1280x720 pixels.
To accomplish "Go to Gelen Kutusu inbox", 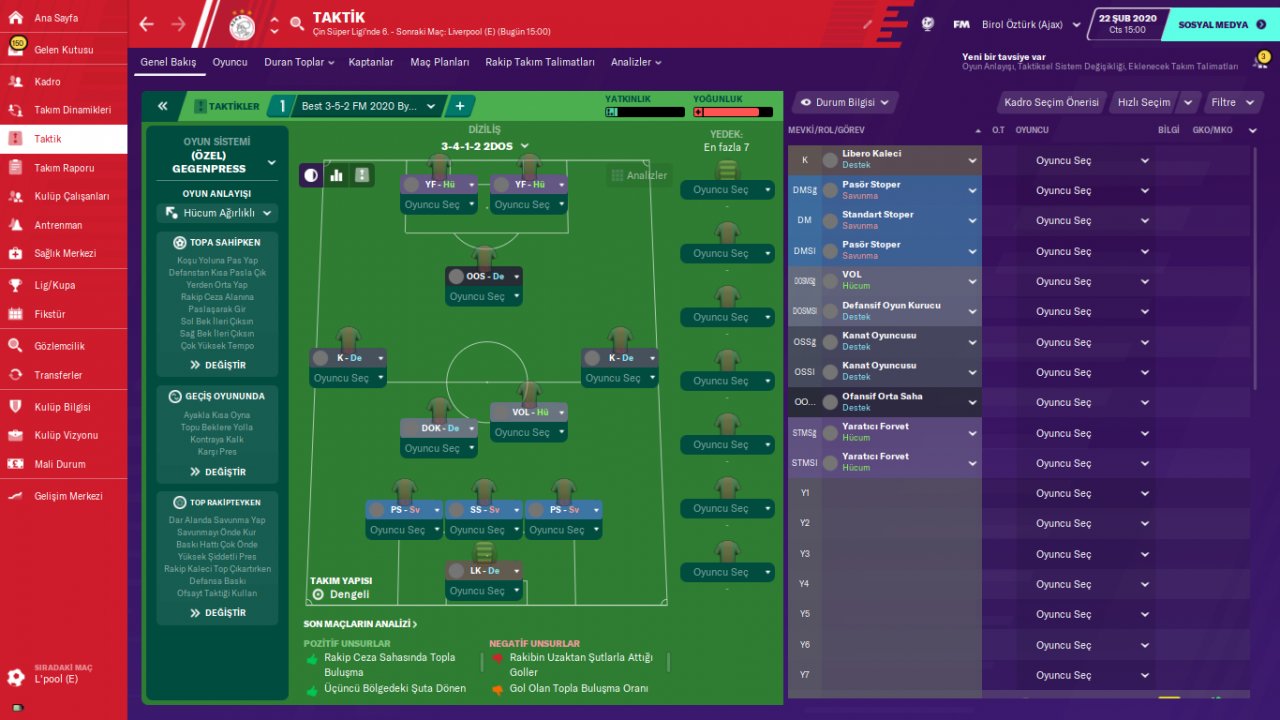I will tap(63, 50).
